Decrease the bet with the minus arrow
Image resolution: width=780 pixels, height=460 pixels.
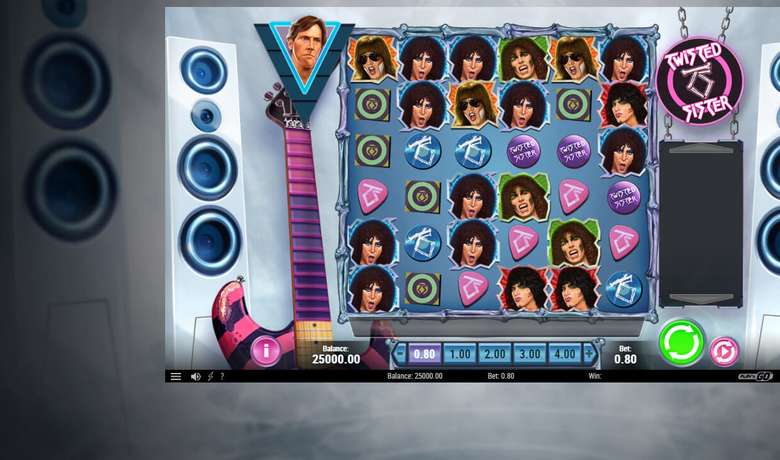click(400, 354)
